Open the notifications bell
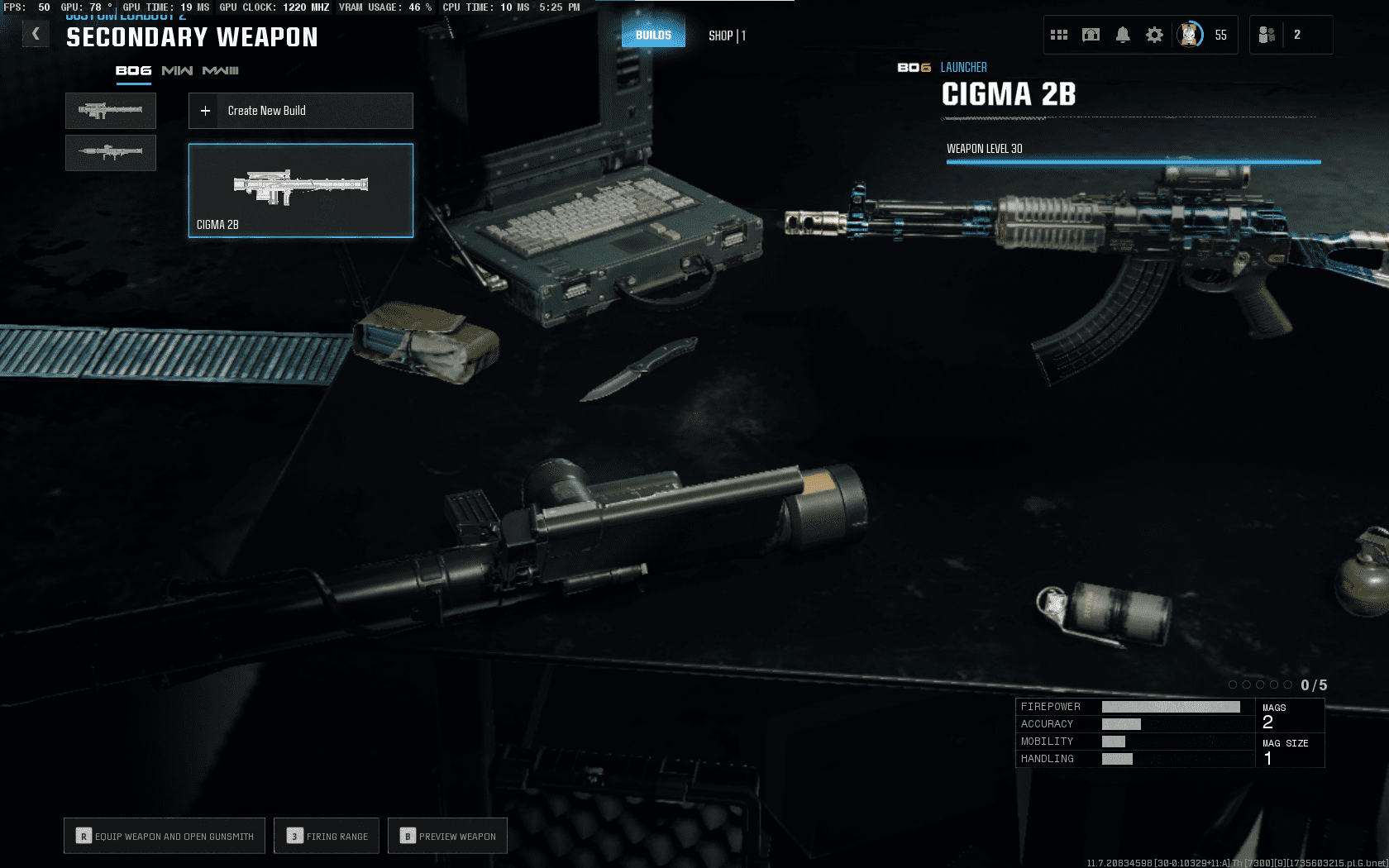The width and height of the screenshot is (1389, 868). (x=1123, y=35)
